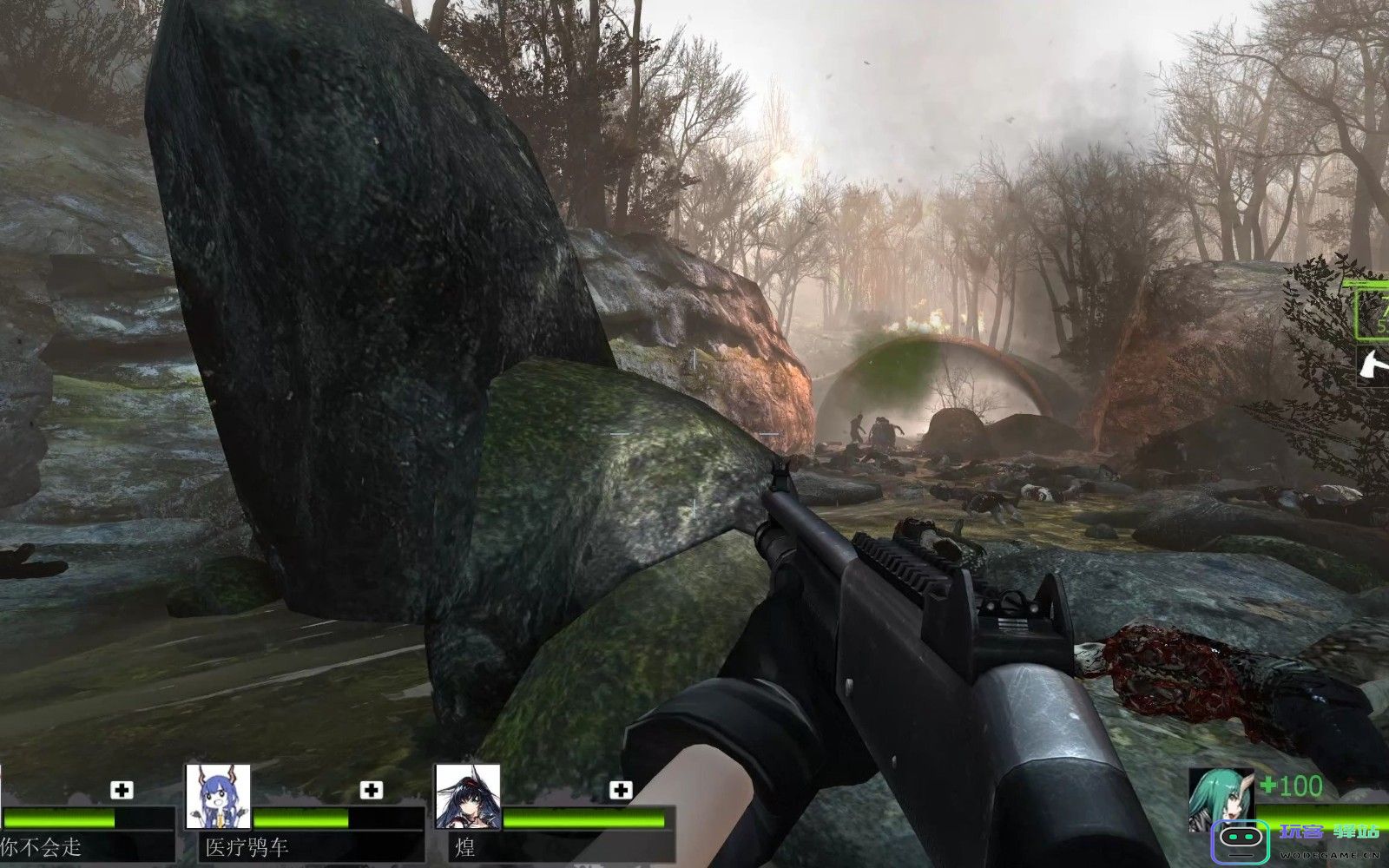Choose 煌's first aid kit icon
This screenshot has width=1389, height=868.
point(620,790)
